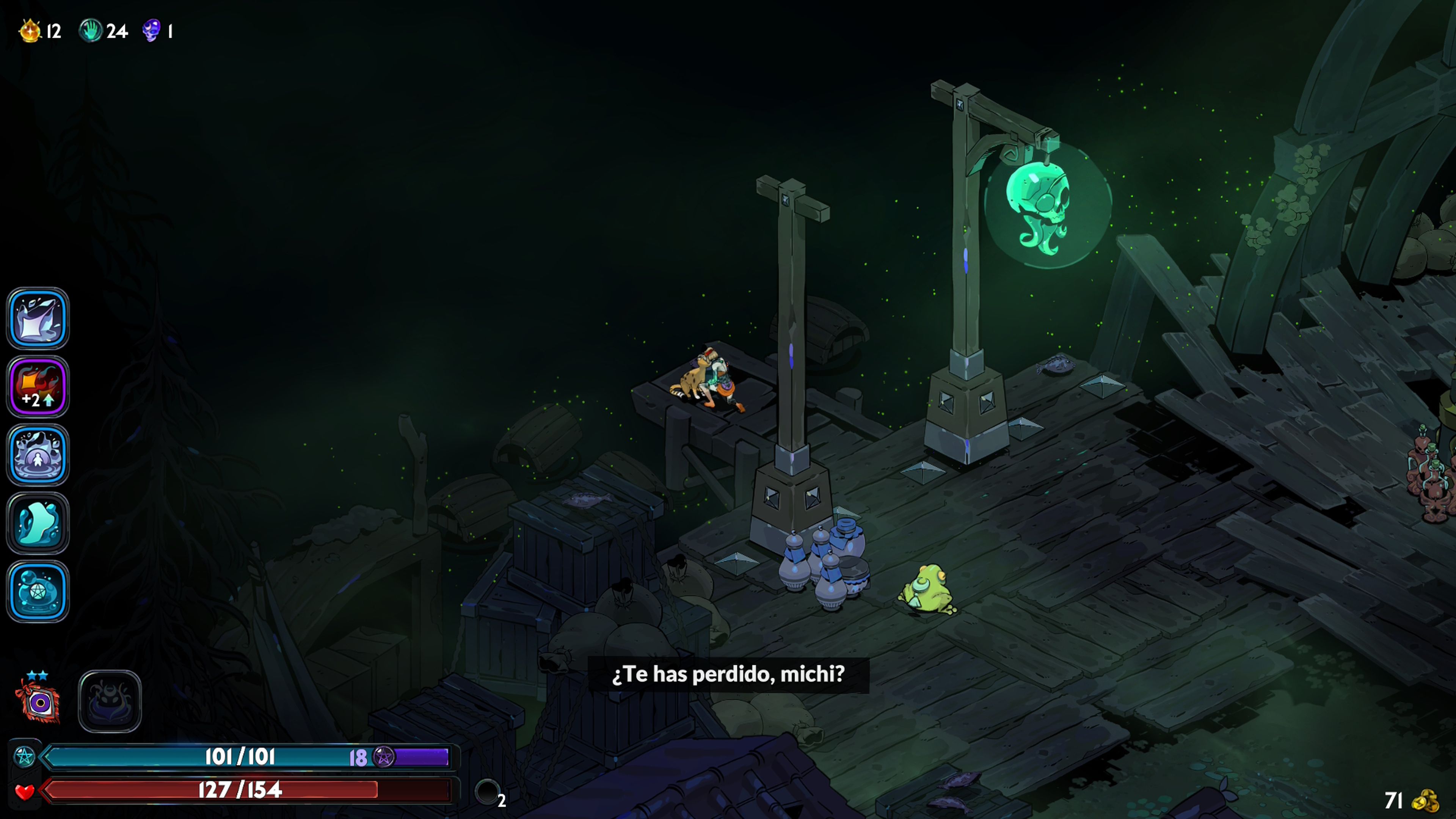
Task: Inspect the figure-in-glowing-circle boon
Action: pos(38,455)
